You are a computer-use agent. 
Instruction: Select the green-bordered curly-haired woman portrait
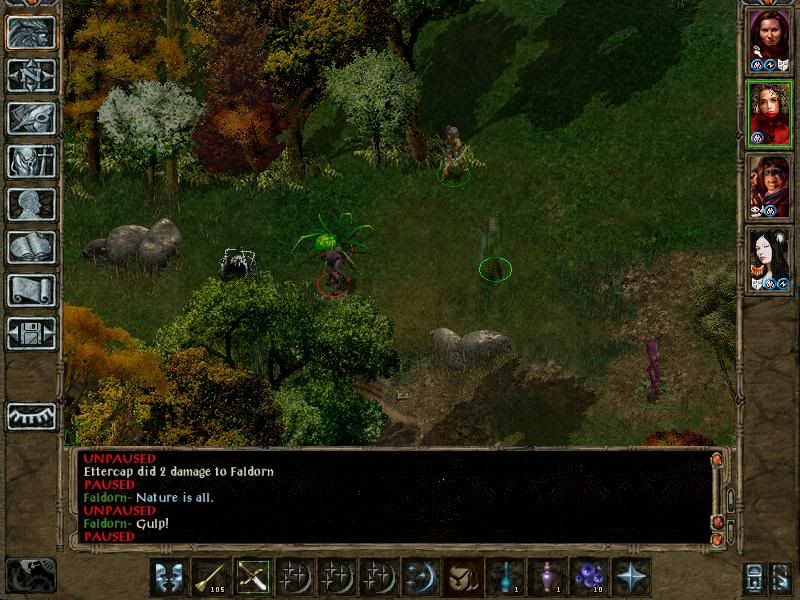coord(769,112)
